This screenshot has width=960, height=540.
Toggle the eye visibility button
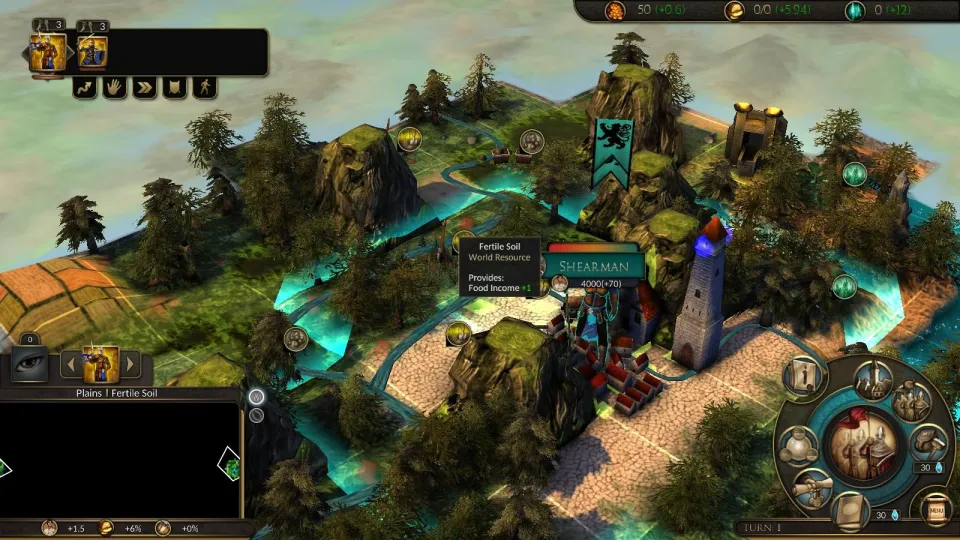click(29, 364)
